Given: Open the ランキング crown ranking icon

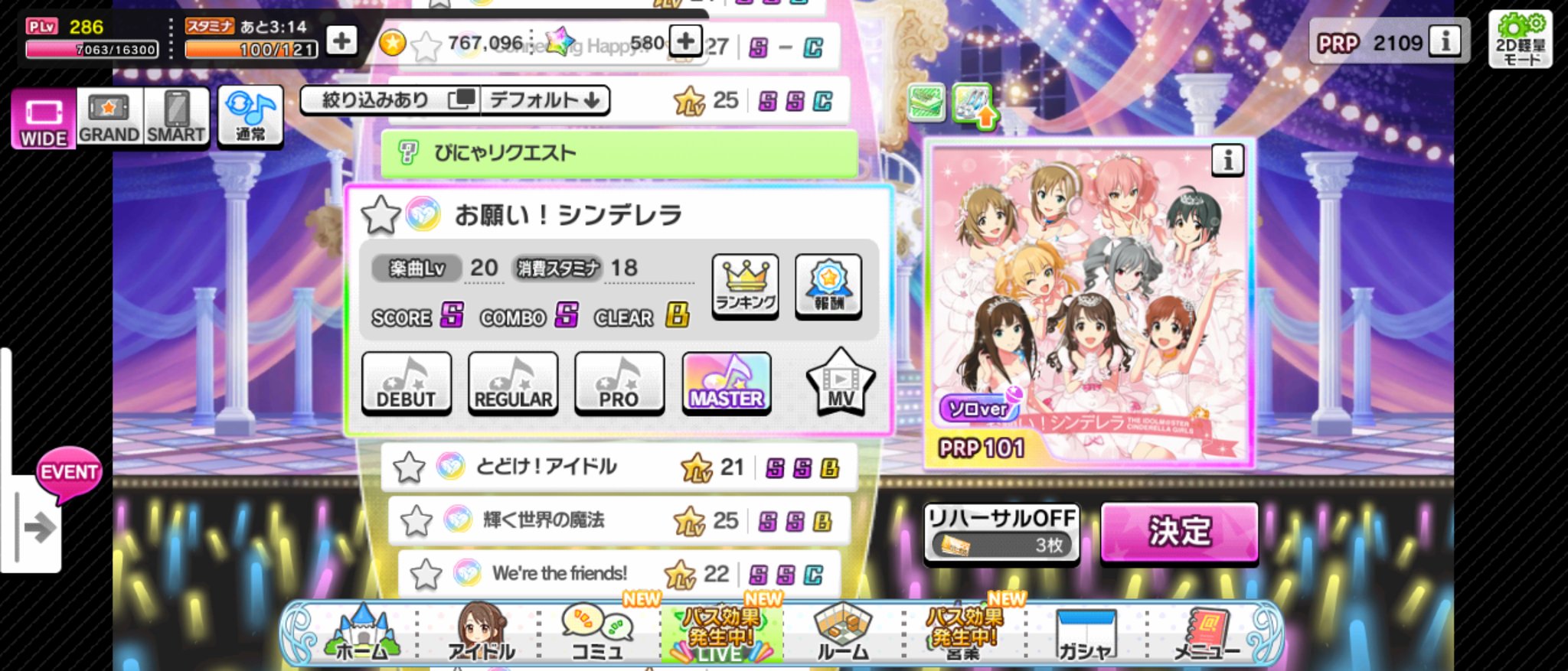Looking at the screenshot, I should point(743,286).
